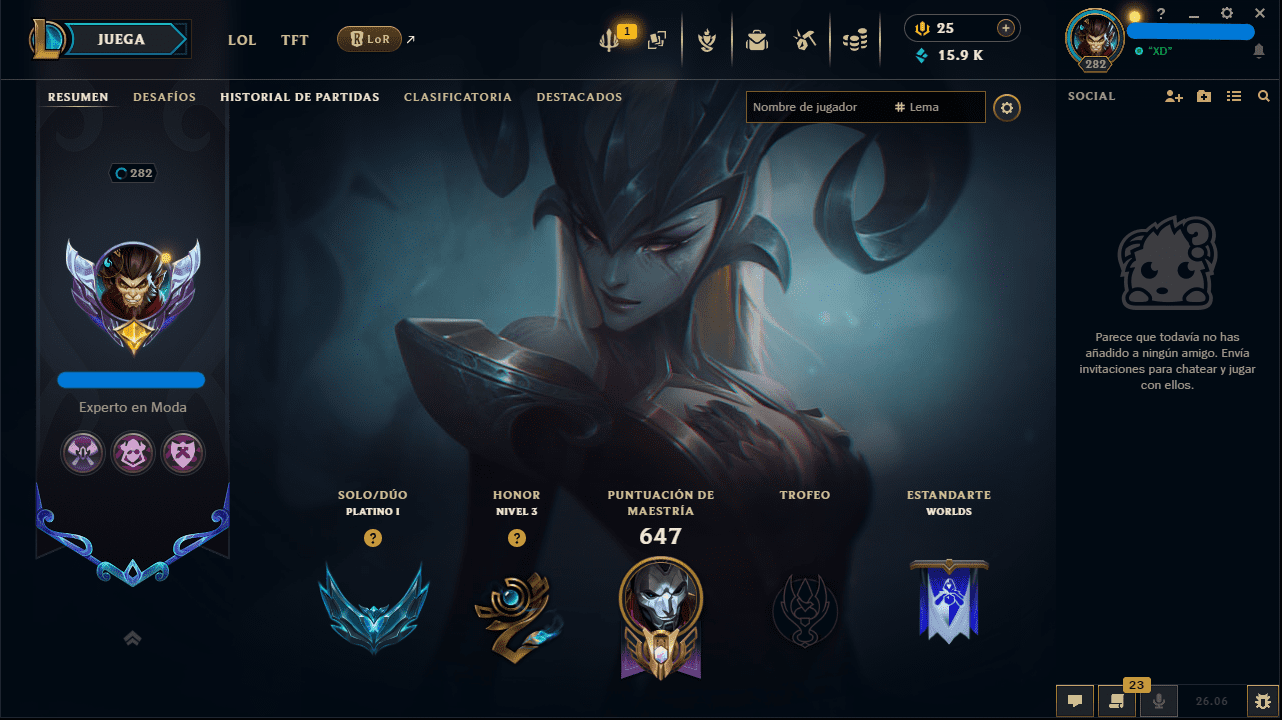
Task: Toggle the friend list view icon
Action: pyautogui.click(x=1233, y=96)
